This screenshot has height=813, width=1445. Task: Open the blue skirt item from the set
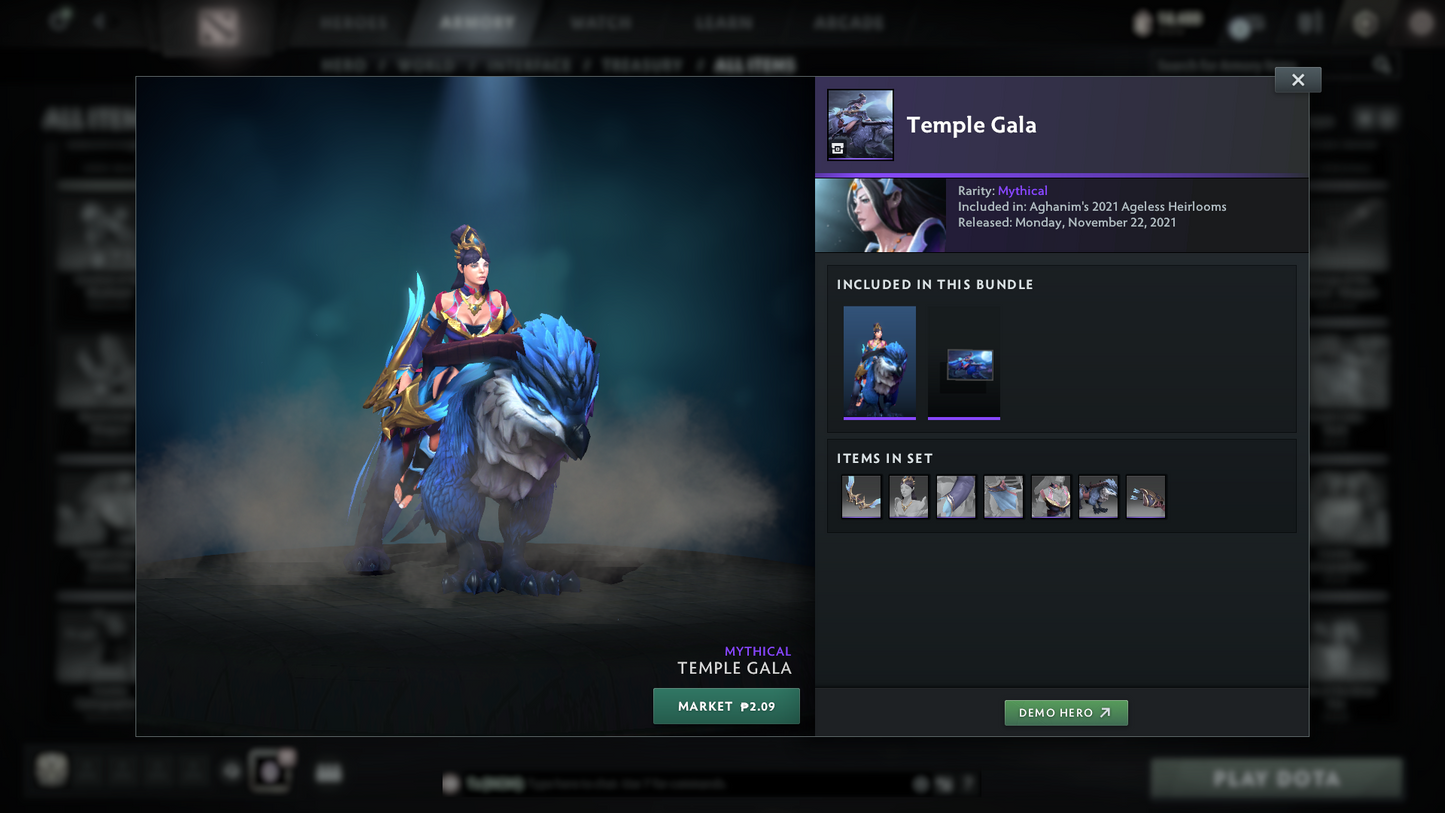[1003, 497]
